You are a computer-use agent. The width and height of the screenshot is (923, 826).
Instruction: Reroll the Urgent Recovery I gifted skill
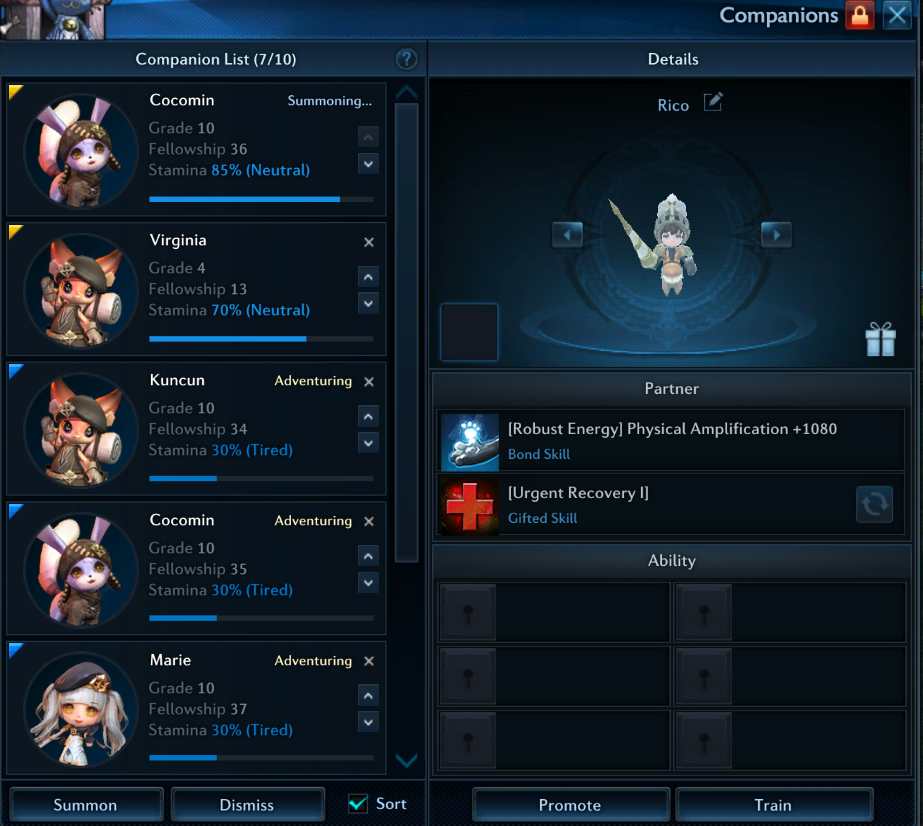pyautogui.click(x=874, y=505)
